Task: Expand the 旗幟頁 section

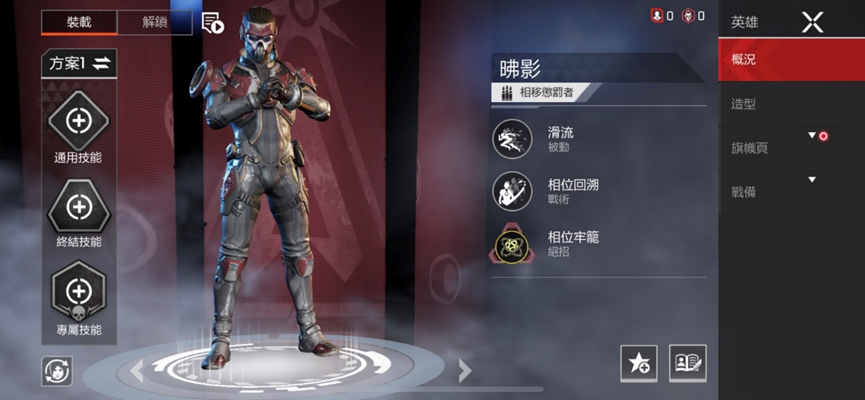Action: [x=790, y=148]
